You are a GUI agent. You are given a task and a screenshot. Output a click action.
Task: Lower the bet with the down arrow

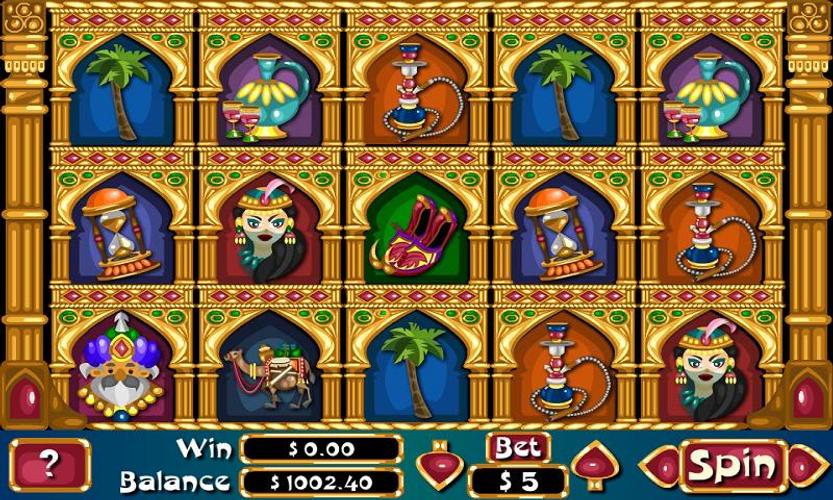(438, 466)
